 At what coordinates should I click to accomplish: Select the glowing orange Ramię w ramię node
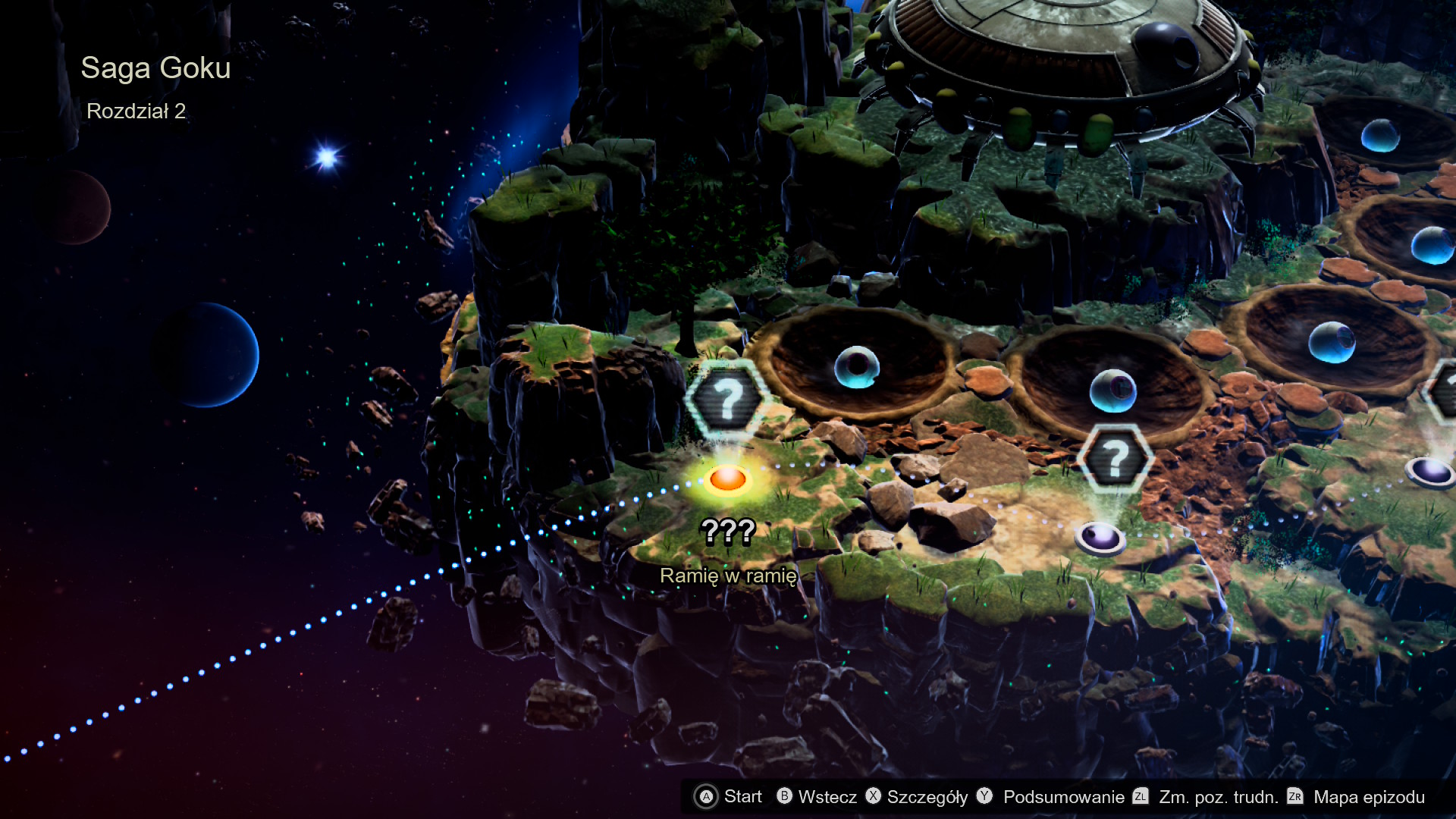point(727,479)
